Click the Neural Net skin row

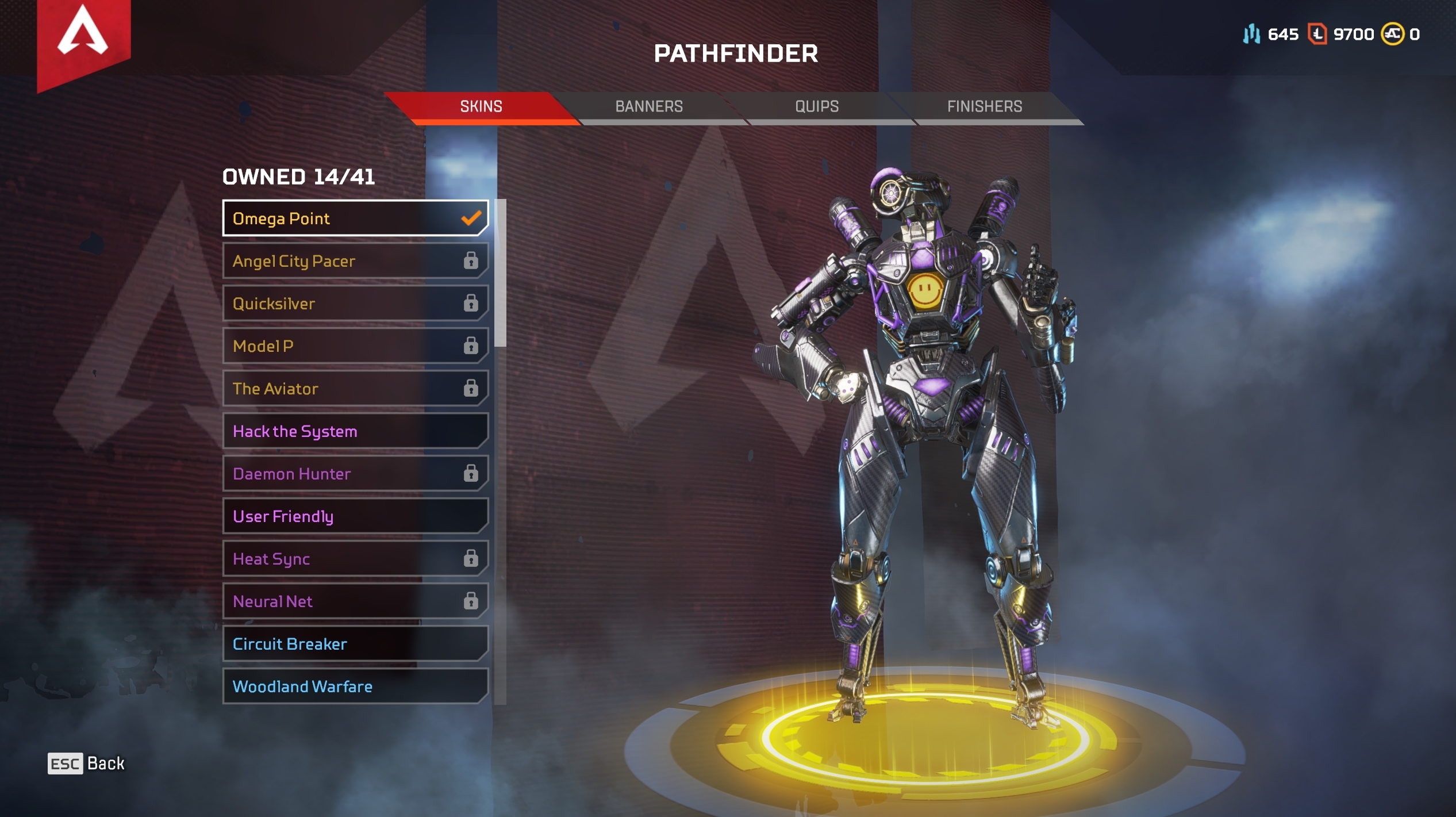(355, 601)
